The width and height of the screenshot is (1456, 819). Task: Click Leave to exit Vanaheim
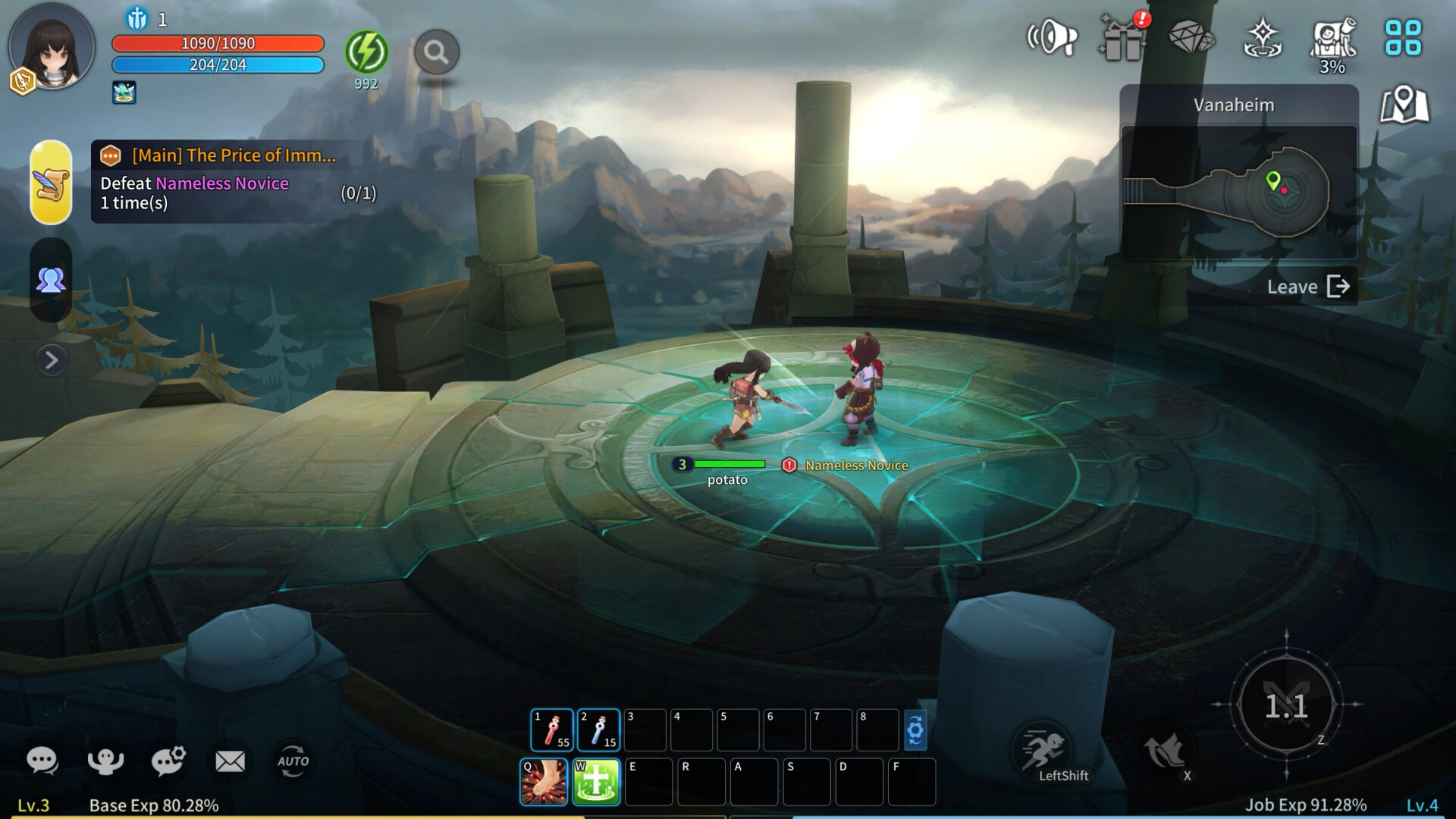point(1308,287)
